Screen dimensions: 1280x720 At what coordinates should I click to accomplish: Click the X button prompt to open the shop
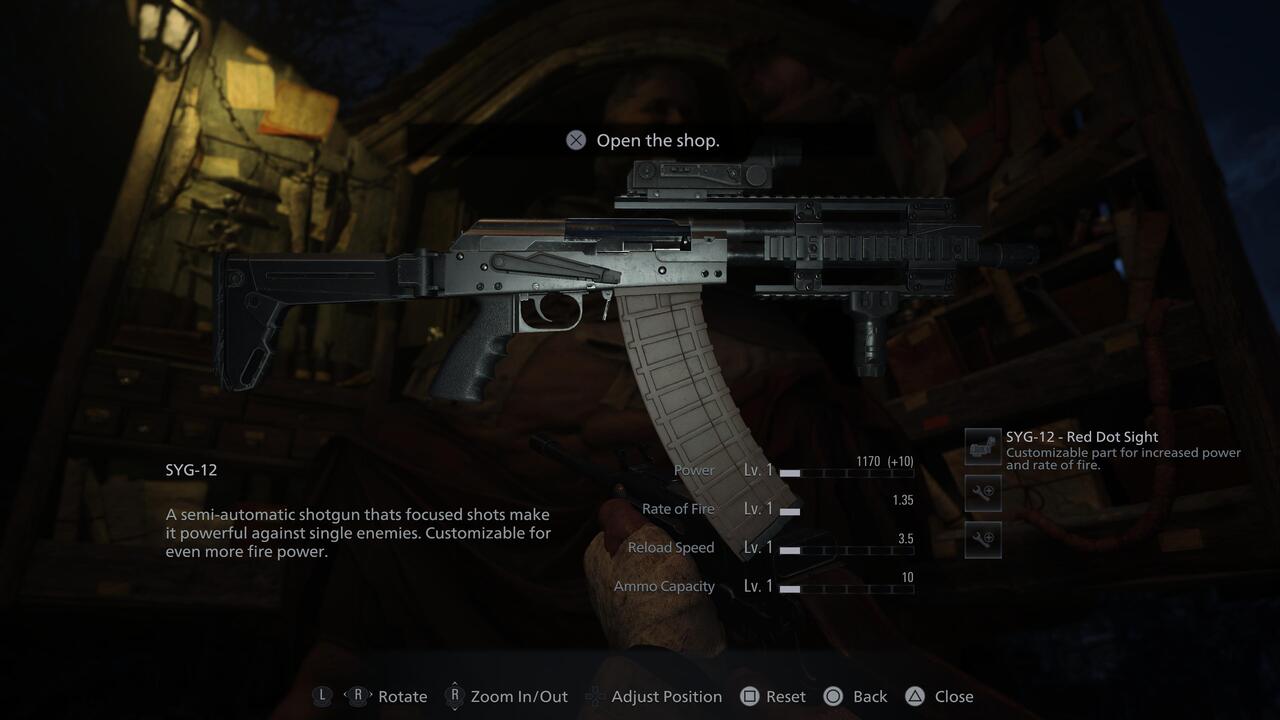pos(575,140)
